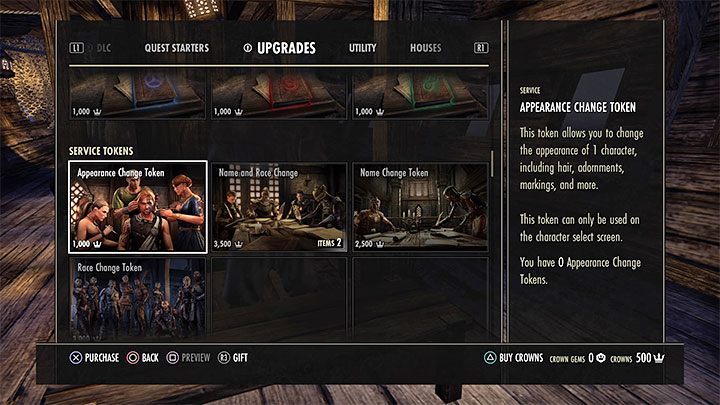Open the Quest Starters tab
720x405 pixels.
pos(176,48)
